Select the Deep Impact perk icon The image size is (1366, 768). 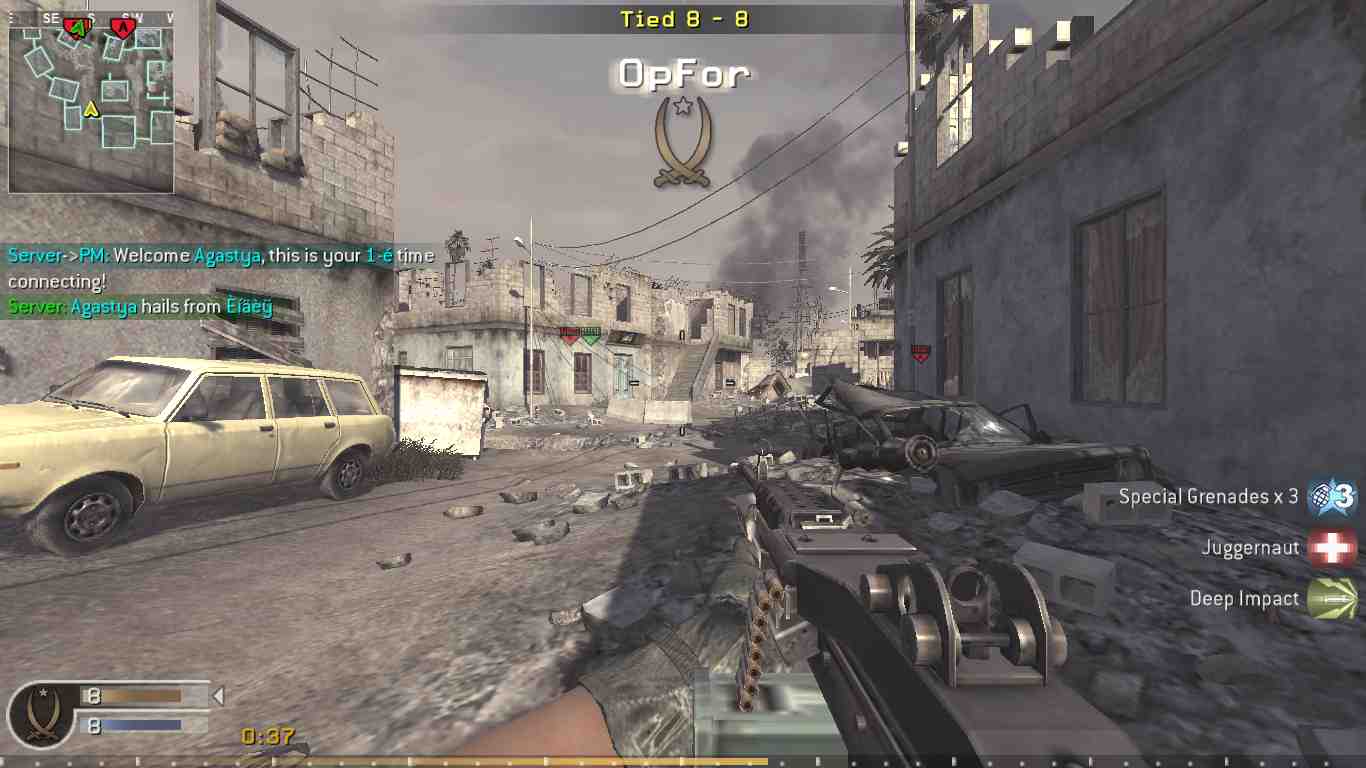click(1332, 598)
